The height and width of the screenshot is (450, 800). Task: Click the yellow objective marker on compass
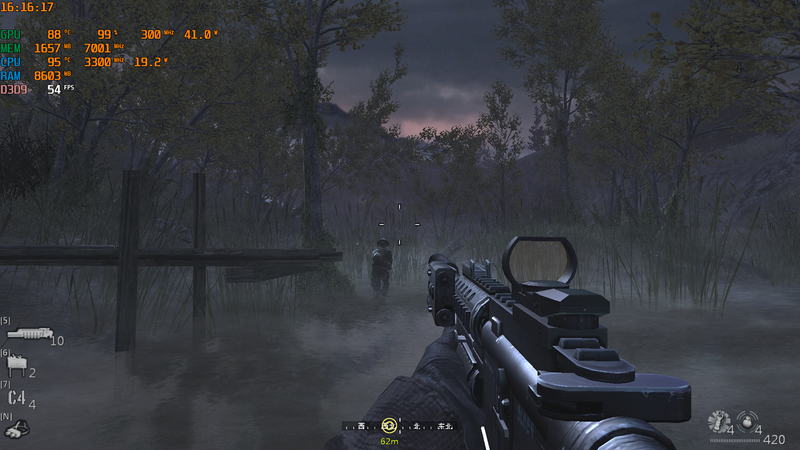[389, 425]
